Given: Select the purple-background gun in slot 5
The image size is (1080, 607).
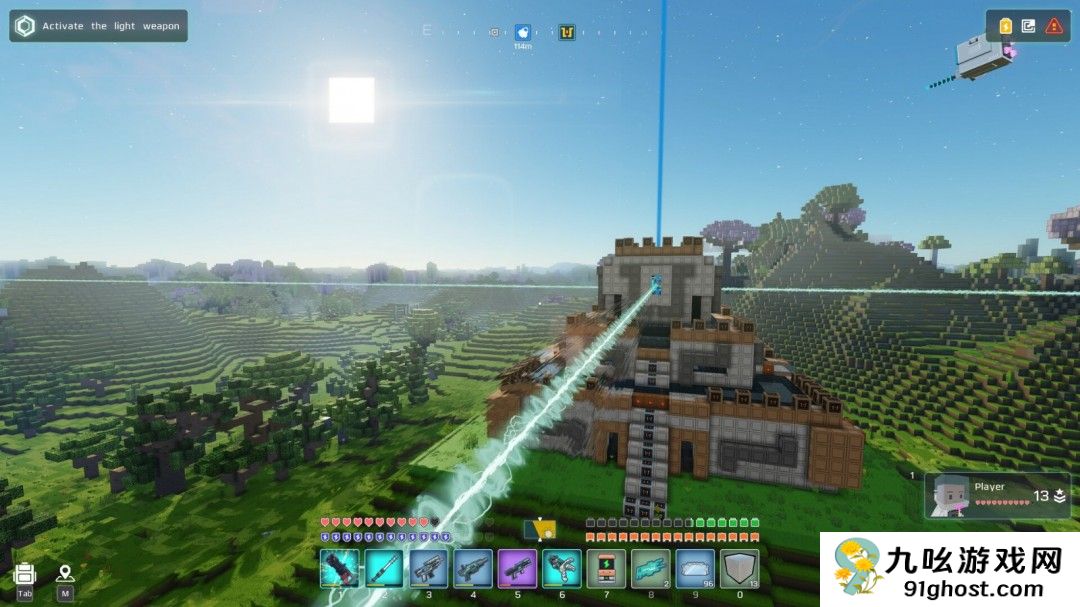Looking at the screenshot, I should [x=517, y=568].
